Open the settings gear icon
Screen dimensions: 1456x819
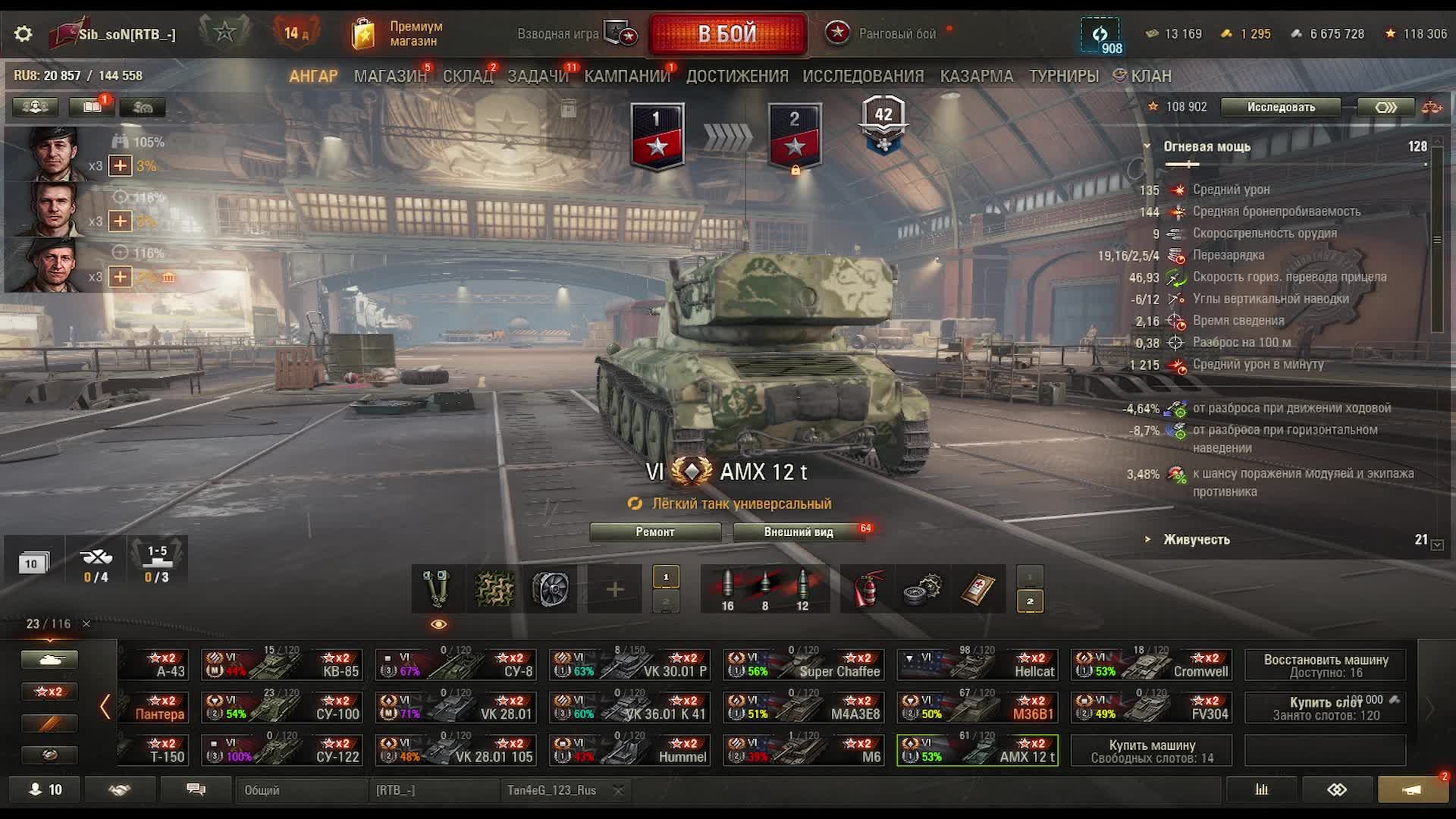pos(24,34)
